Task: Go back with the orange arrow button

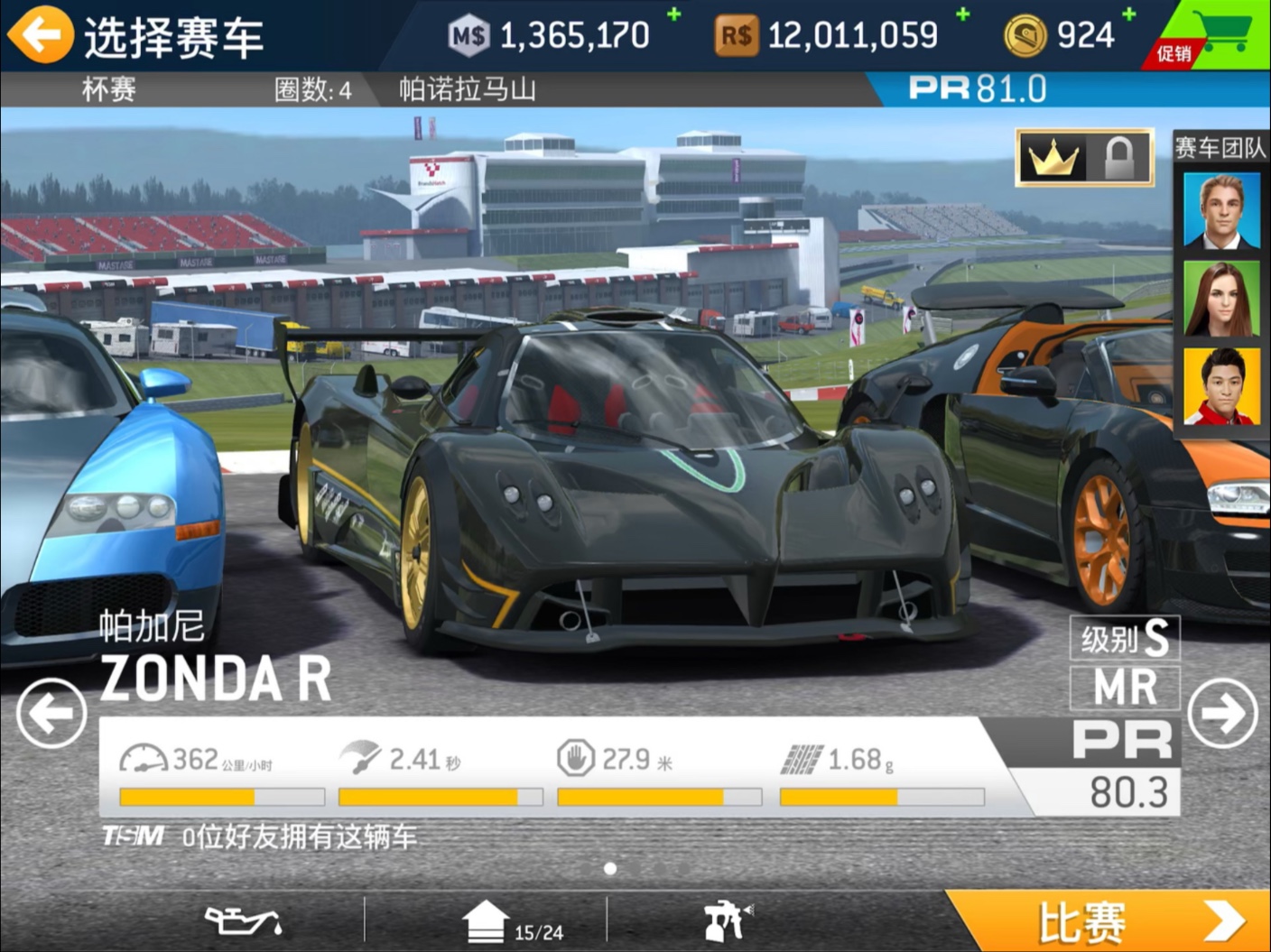Action: point(40,35)
